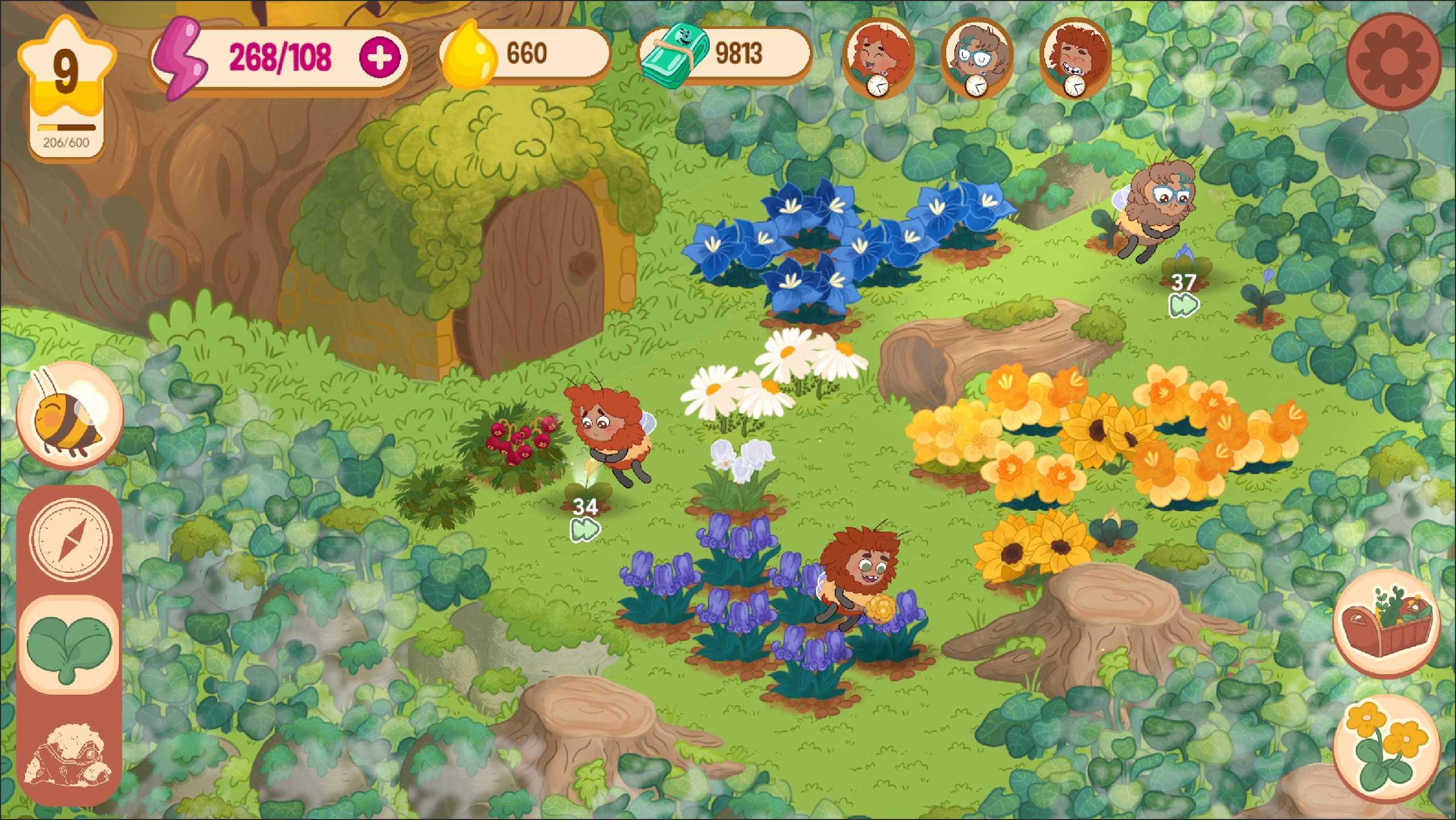Viewport: 1456px width, 820px height.
Task: Click the 206/600 level progress bar
Action: (67, 129)
